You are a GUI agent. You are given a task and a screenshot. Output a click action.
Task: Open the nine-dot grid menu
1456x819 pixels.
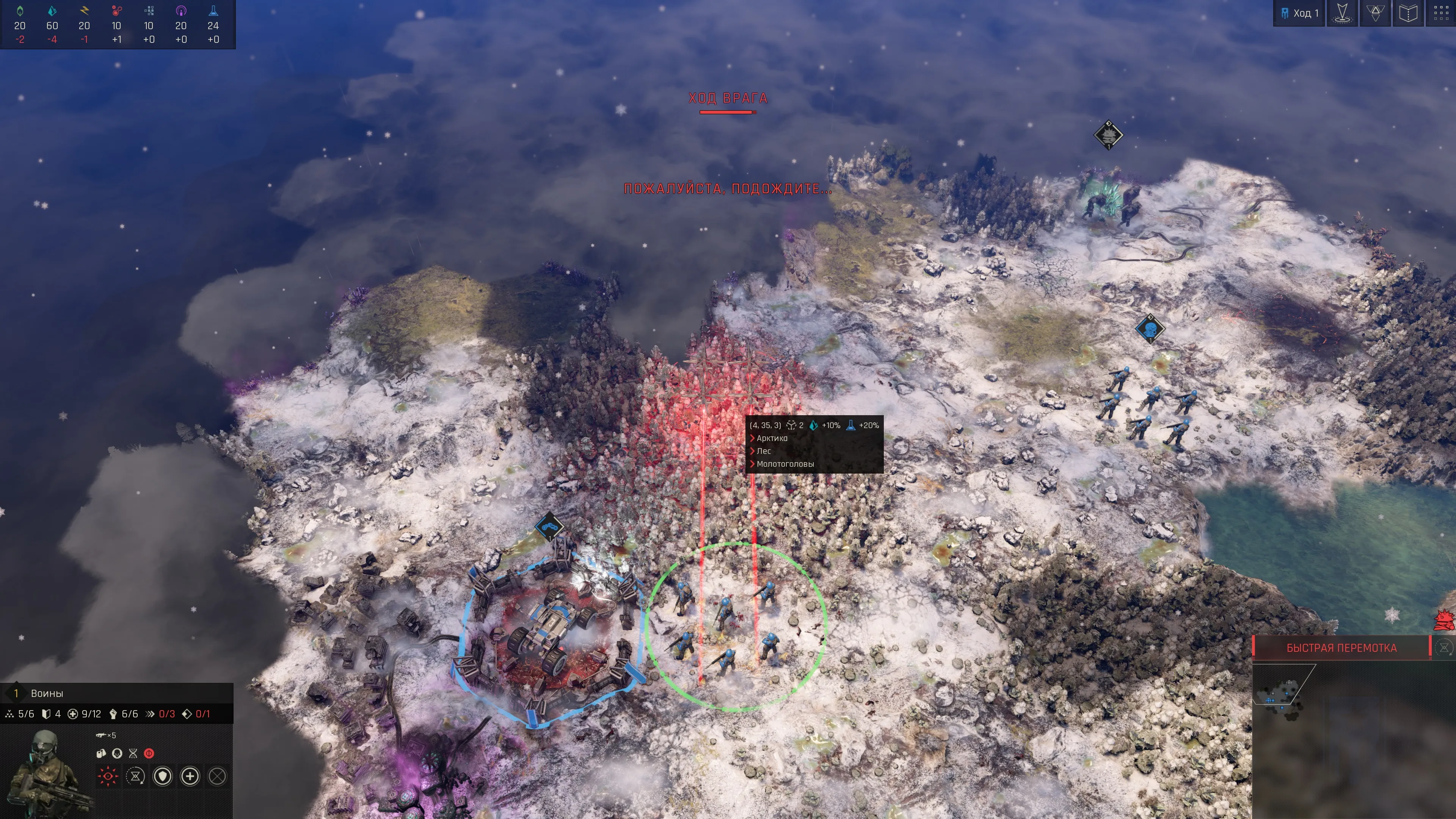(x=1441, y=13)
